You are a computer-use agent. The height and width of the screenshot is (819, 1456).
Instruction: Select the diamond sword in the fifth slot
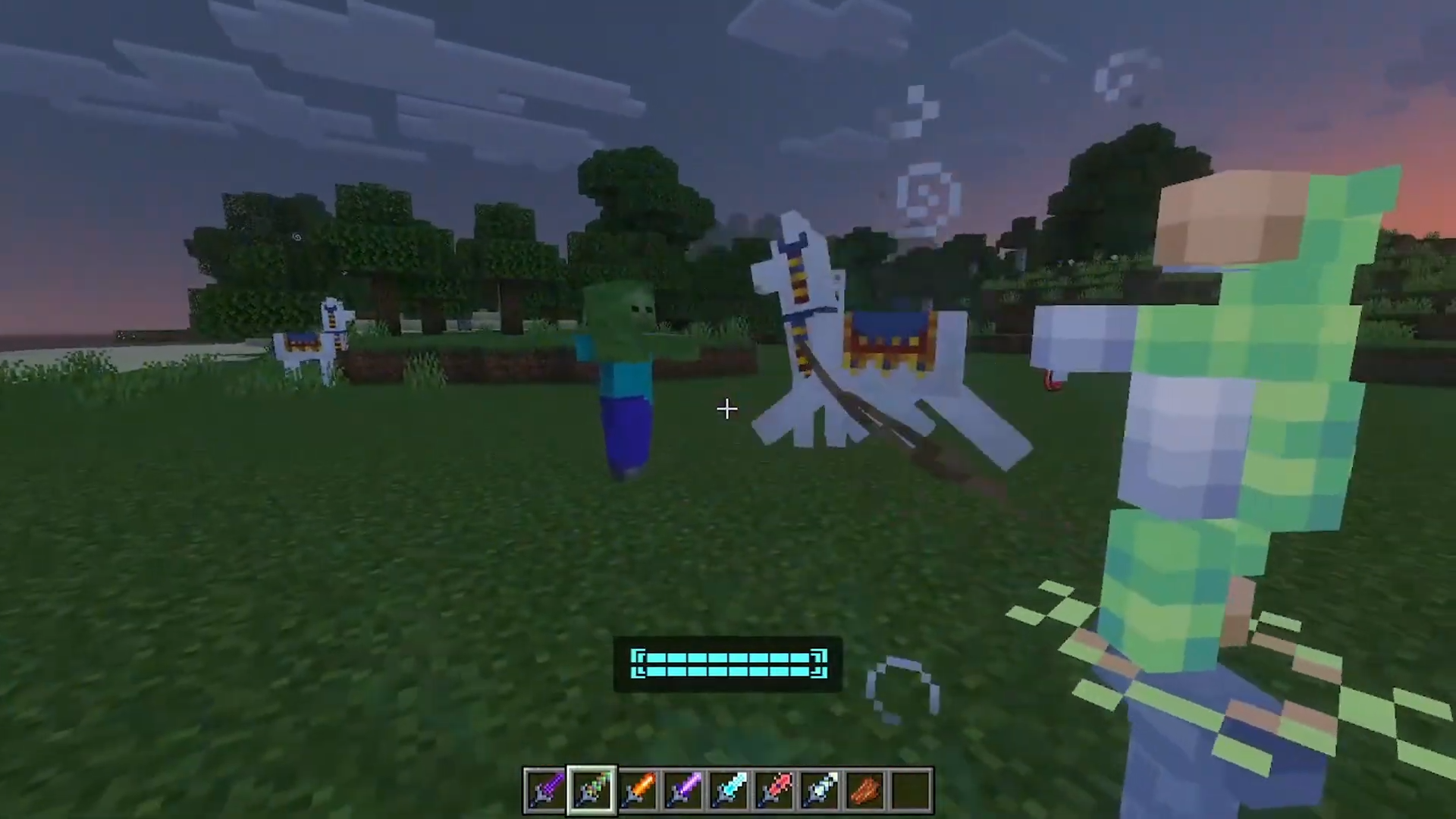point(730,789)
